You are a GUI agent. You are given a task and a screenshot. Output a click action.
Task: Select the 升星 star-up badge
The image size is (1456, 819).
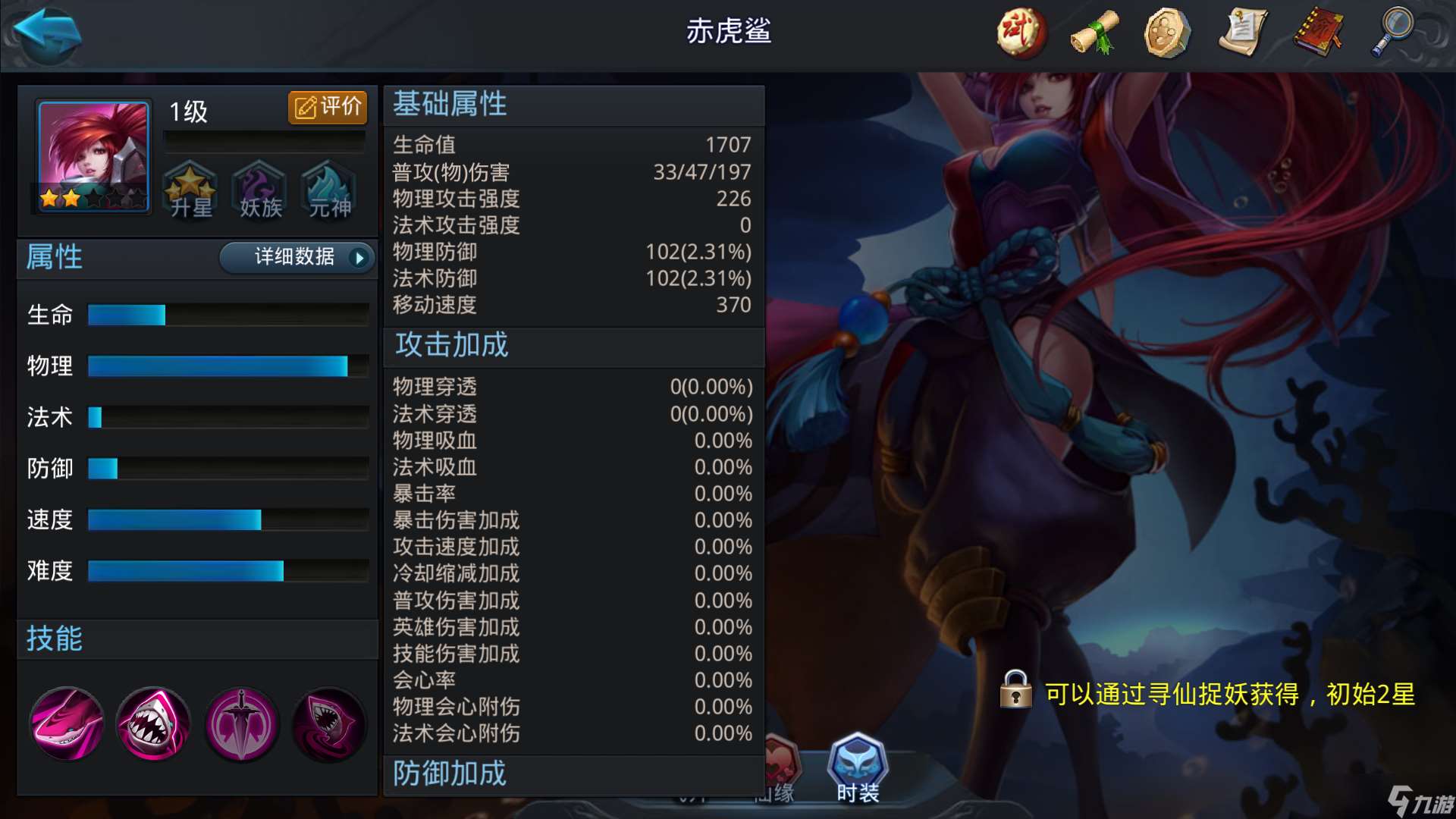pos(190,191)
